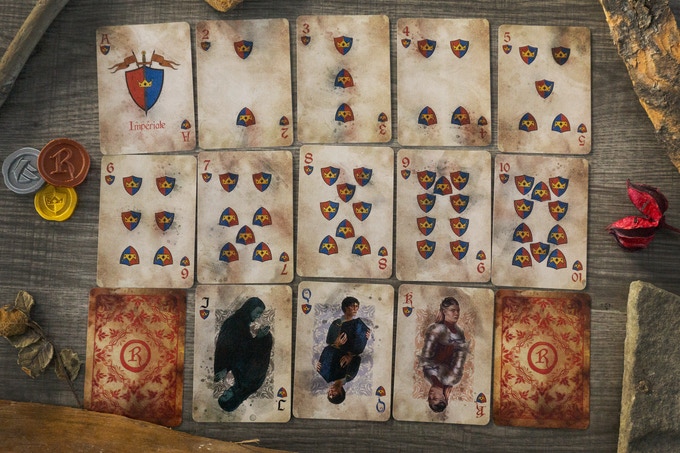Pick the 2 of shields card
Image resolution: width=680 pixels, height=453 pixels.
243,83
